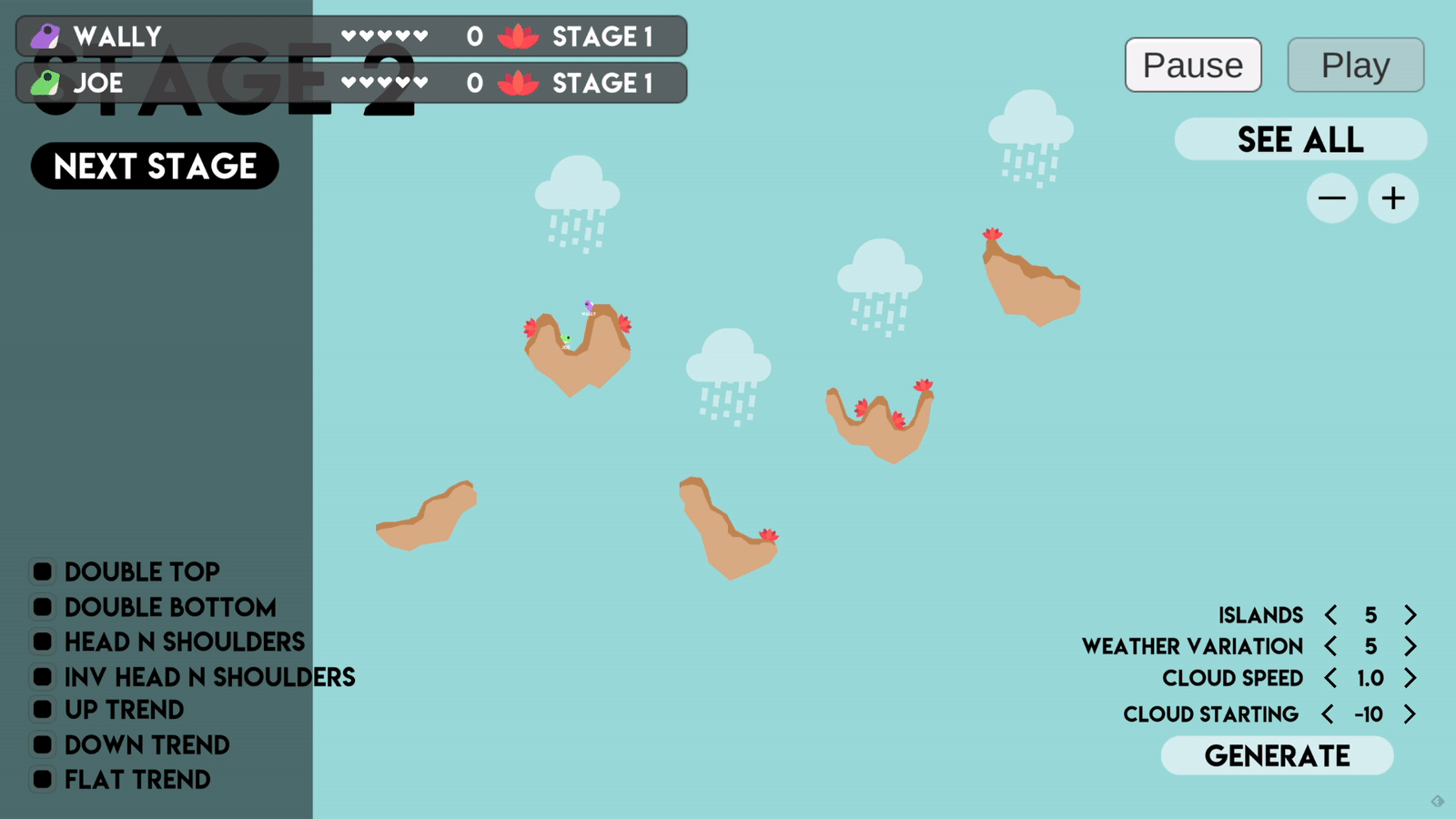Decrease the Islands count
The width and height of the screenshot is (1456, 819).
[x=1330, y=615]
